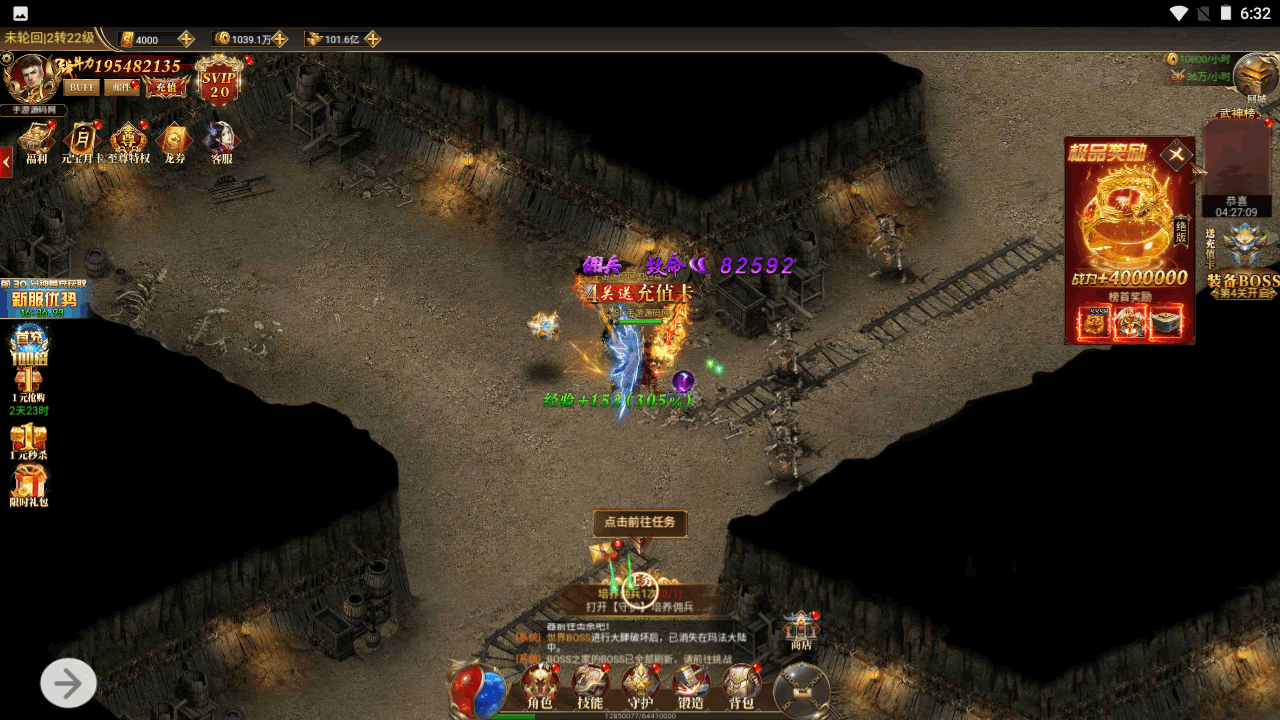Close the 极品奖励 reward popup
This screenshot has height=720, width=1280.
tap(1177, 155)
